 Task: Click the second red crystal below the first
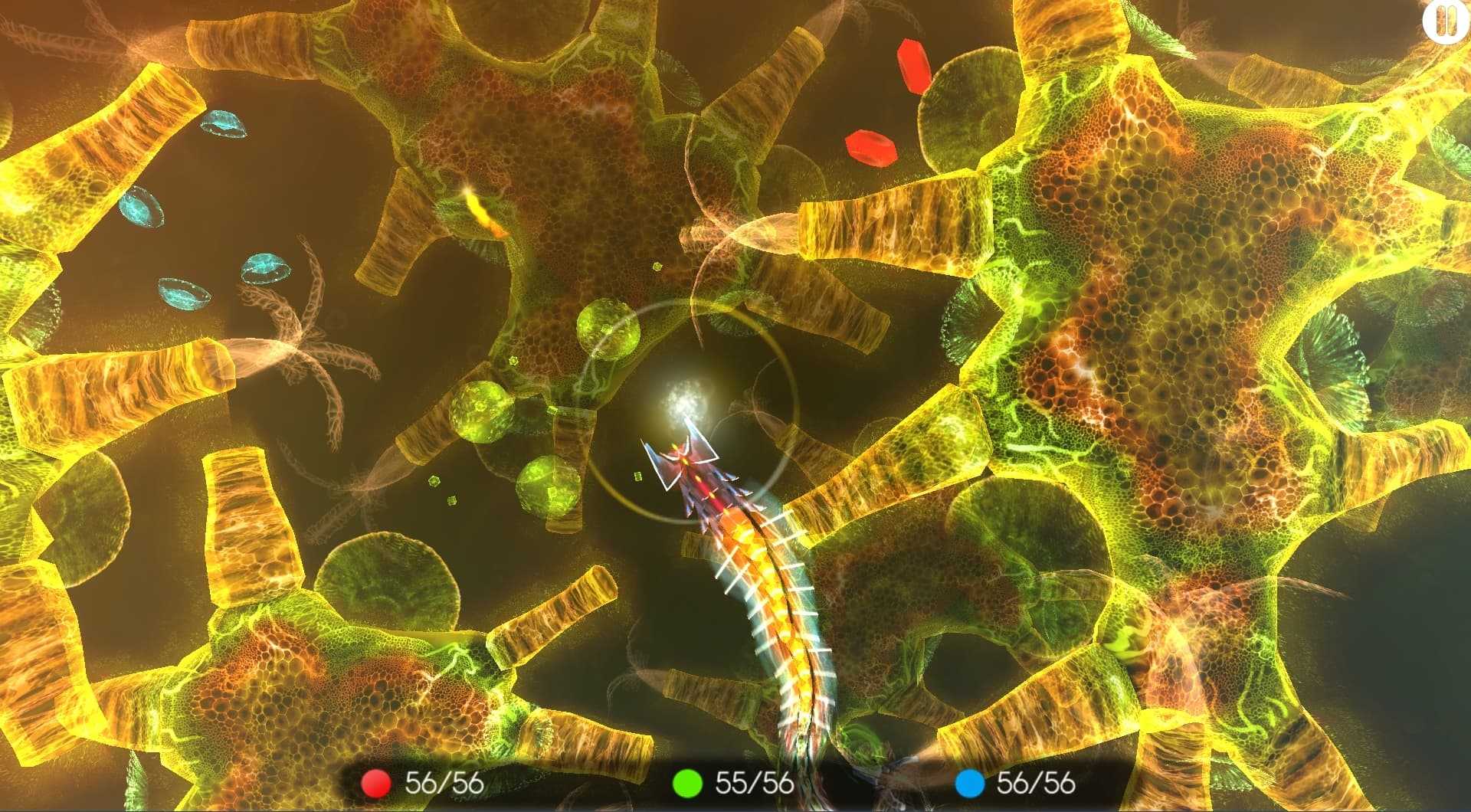click(870, 148)
